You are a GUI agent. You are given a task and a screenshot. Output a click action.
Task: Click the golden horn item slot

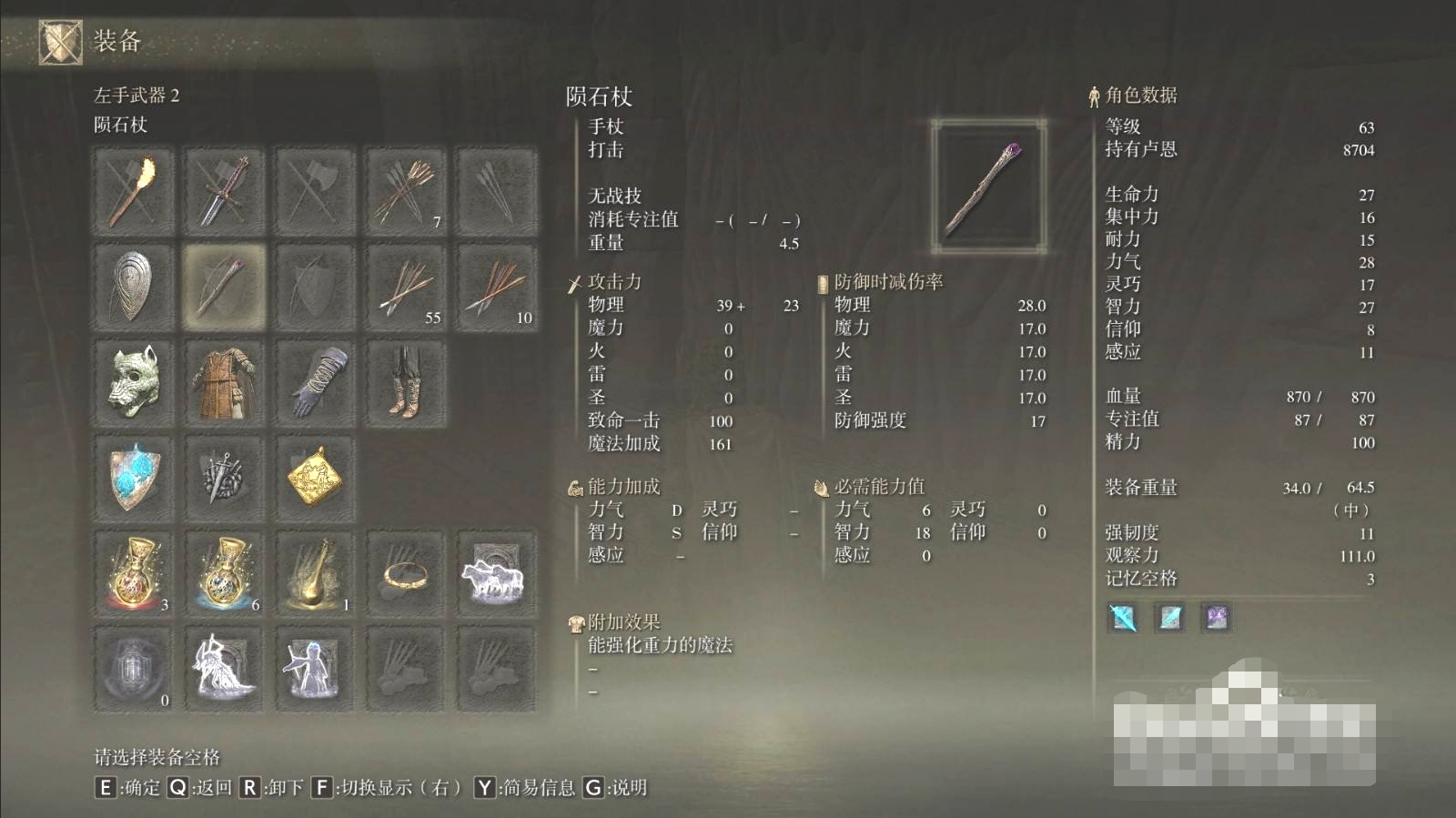pyautogui.click(x=315, y=574)
